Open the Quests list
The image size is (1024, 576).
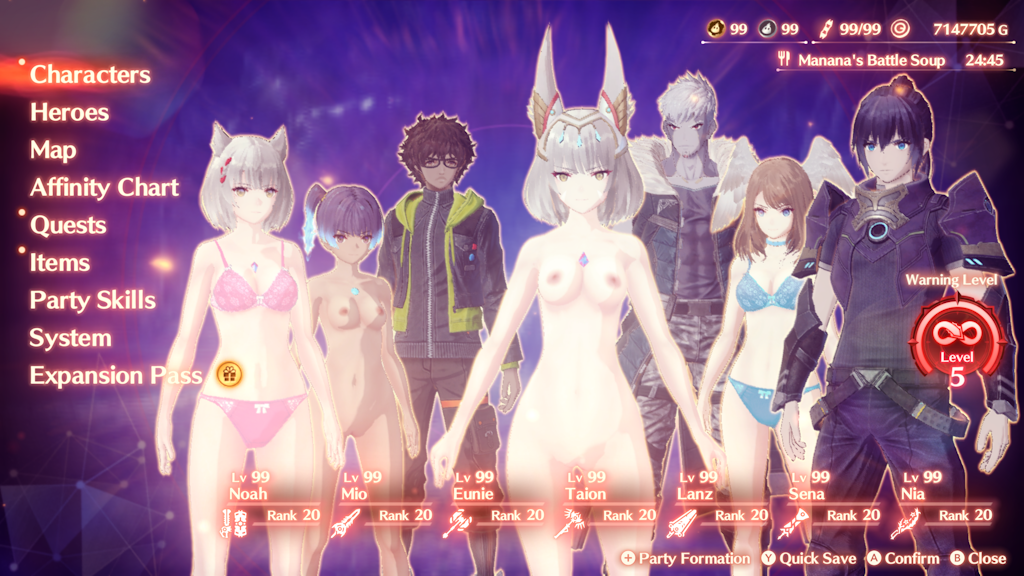point(68,225)
